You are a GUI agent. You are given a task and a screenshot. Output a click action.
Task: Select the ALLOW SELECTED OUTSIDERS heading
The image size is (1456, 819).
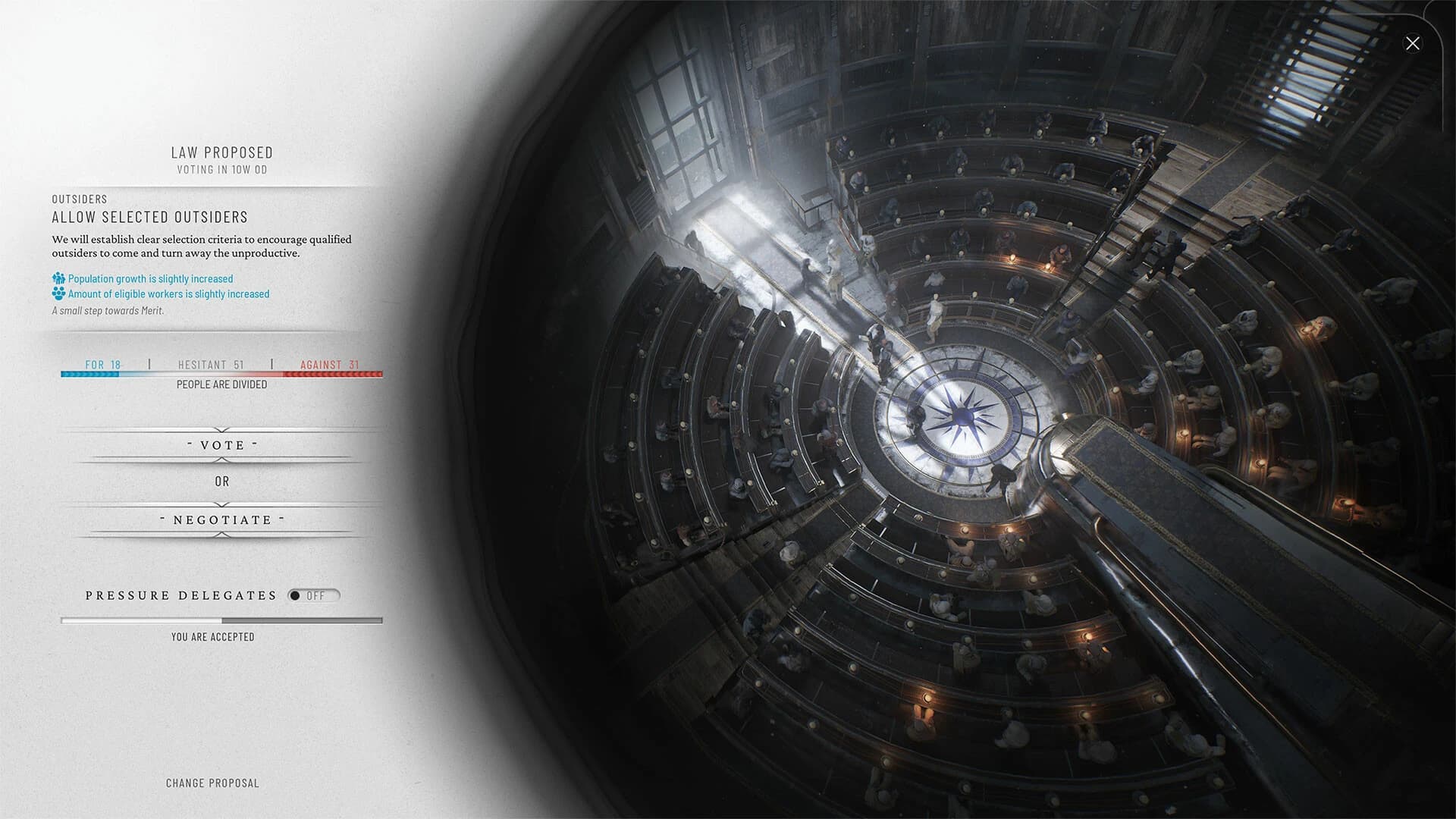click(x=149, y=217)
